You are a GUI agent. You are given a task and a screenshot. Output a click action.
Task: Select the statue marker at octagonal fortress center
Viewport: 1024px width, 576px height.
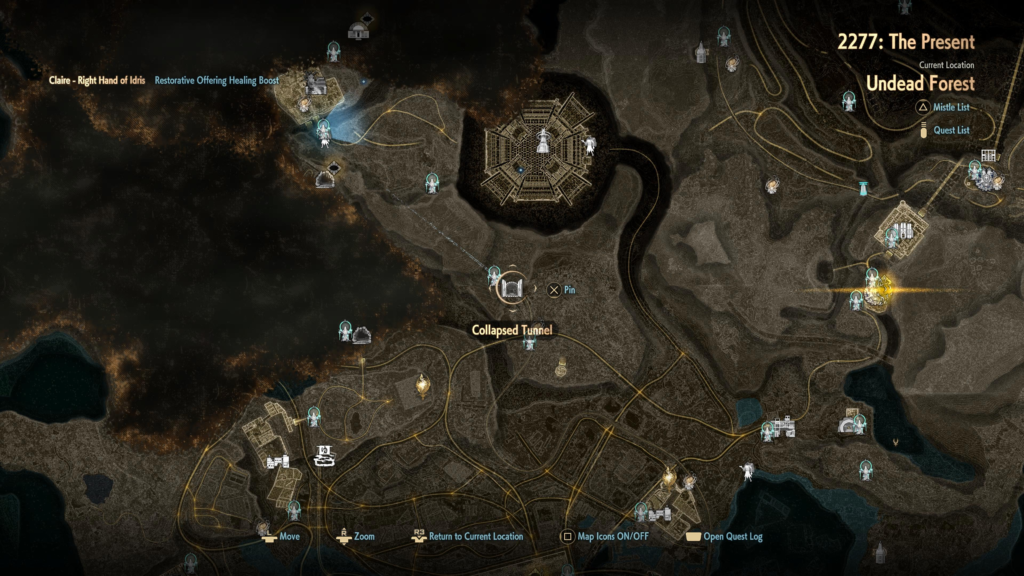(542, 141)
